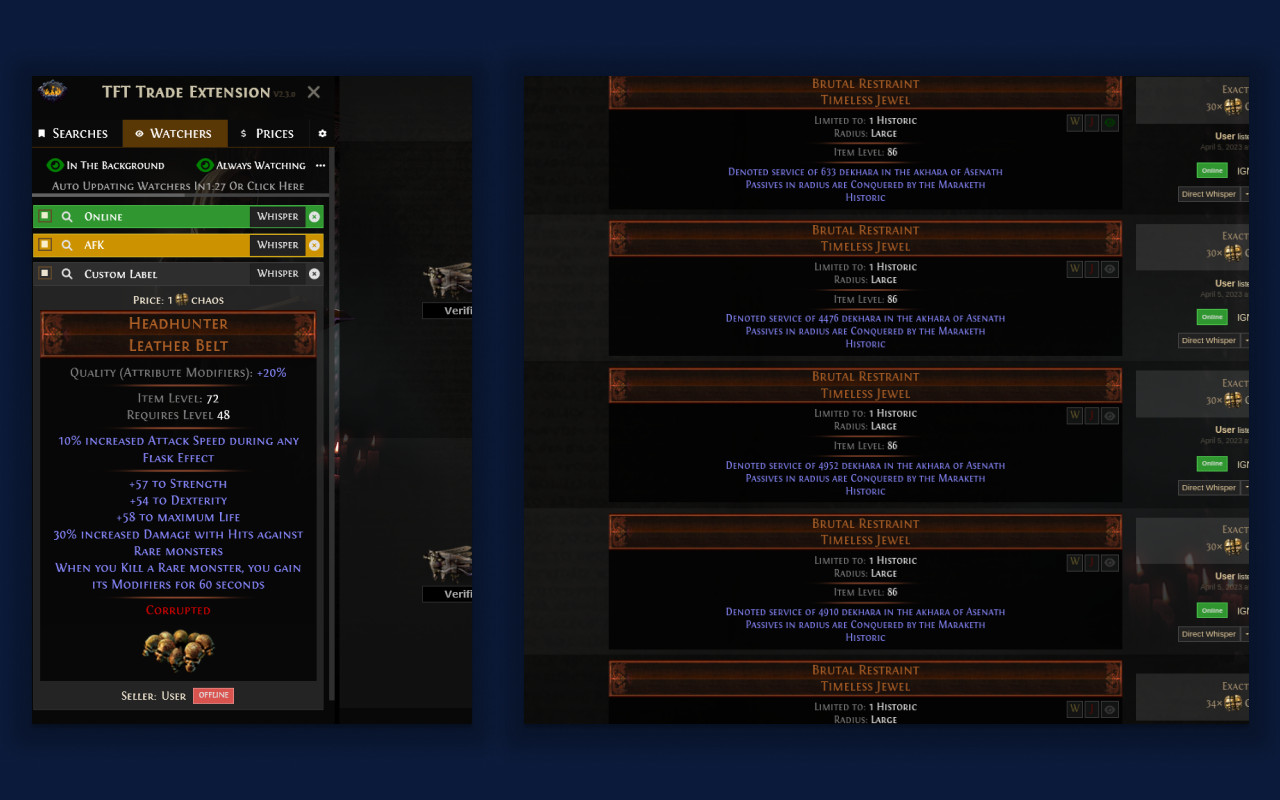Open the Direct Whisper dropdown arrow

click(1247, 193)
